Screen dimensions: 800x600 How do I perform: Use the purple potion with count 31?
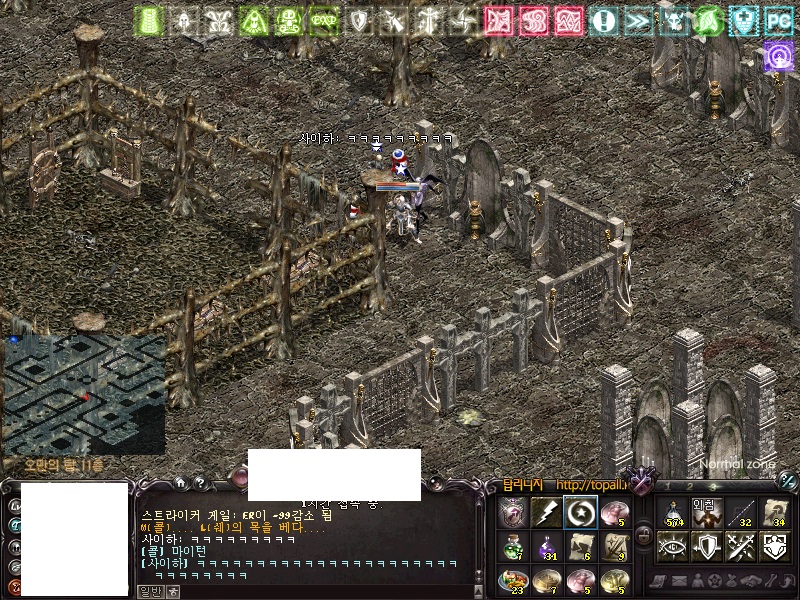click(546, 546)
